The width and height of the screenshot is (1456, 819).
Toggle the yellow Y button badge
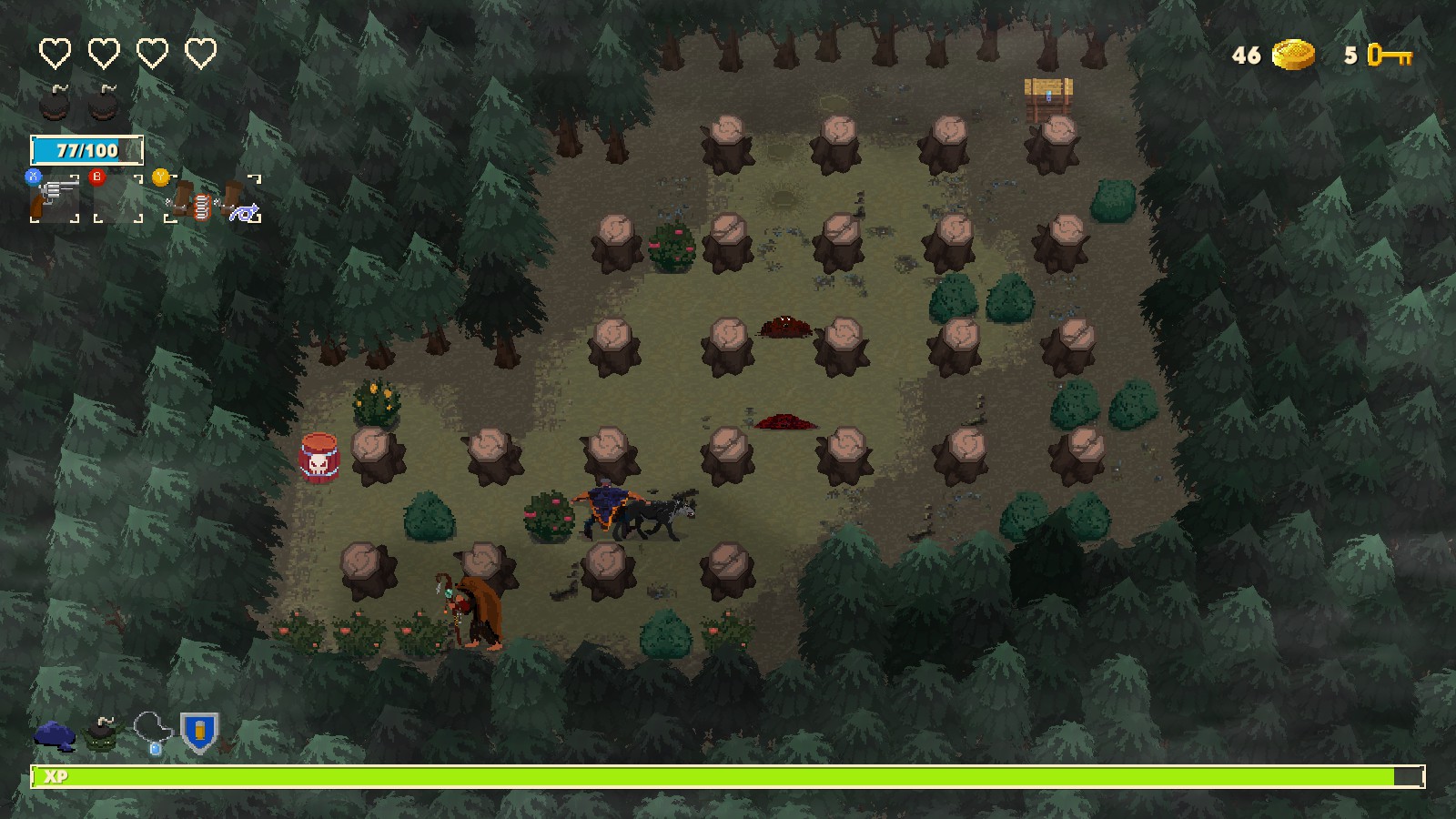161,177
